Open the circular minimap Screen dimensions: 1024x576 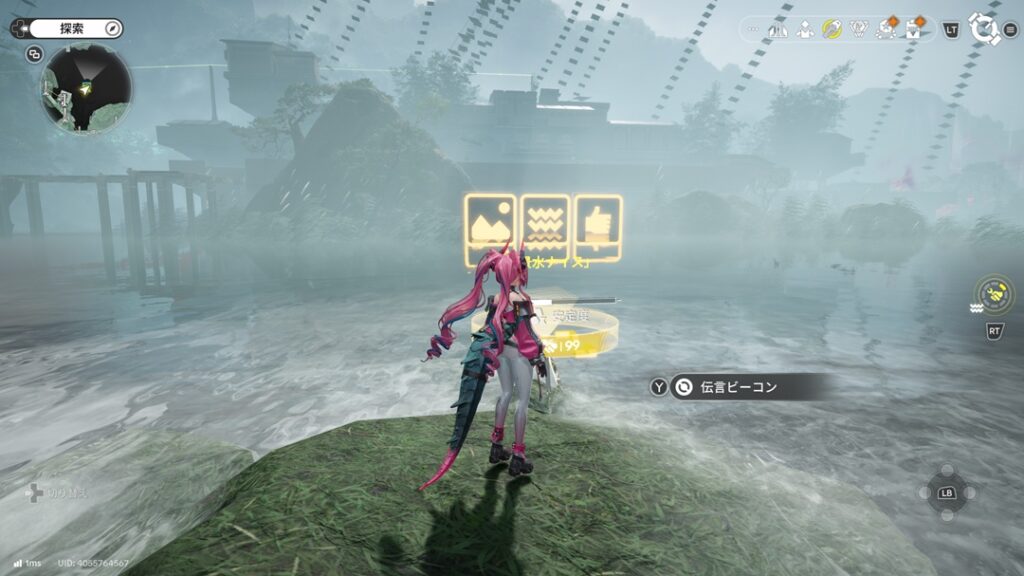[86, 88]
